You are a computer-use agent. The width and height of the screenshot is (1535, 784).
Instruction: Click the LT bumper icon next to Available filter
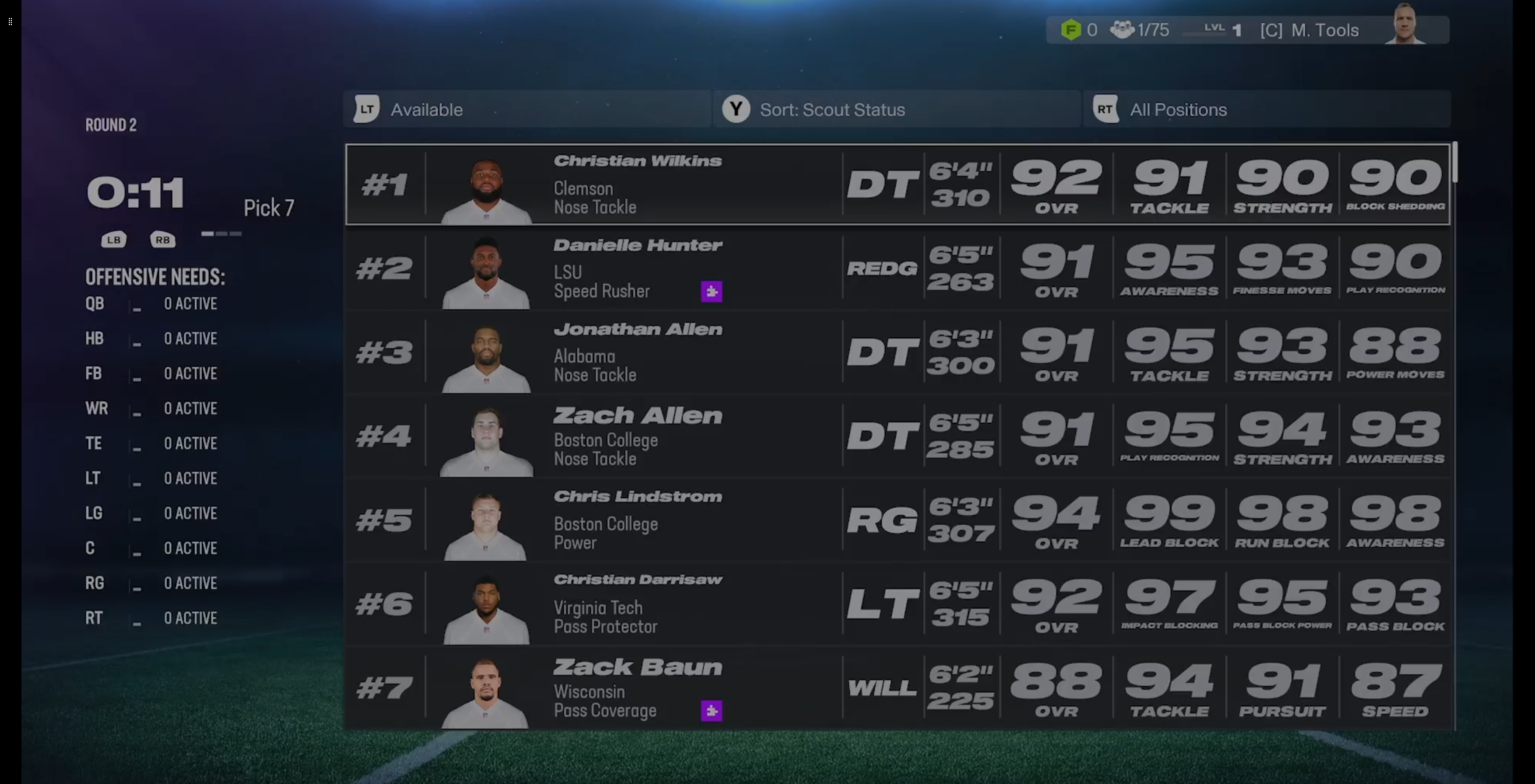pos(367,109)
